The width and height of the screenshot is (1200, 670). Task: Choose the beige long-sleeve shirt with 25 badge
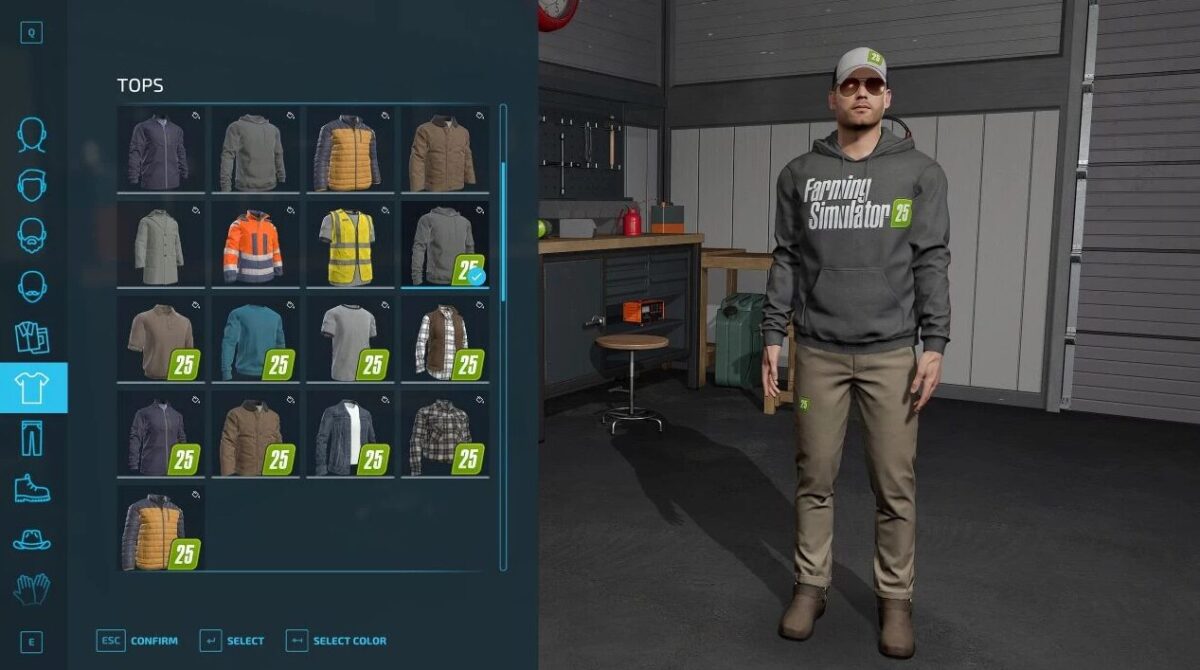tap(160, 339)
